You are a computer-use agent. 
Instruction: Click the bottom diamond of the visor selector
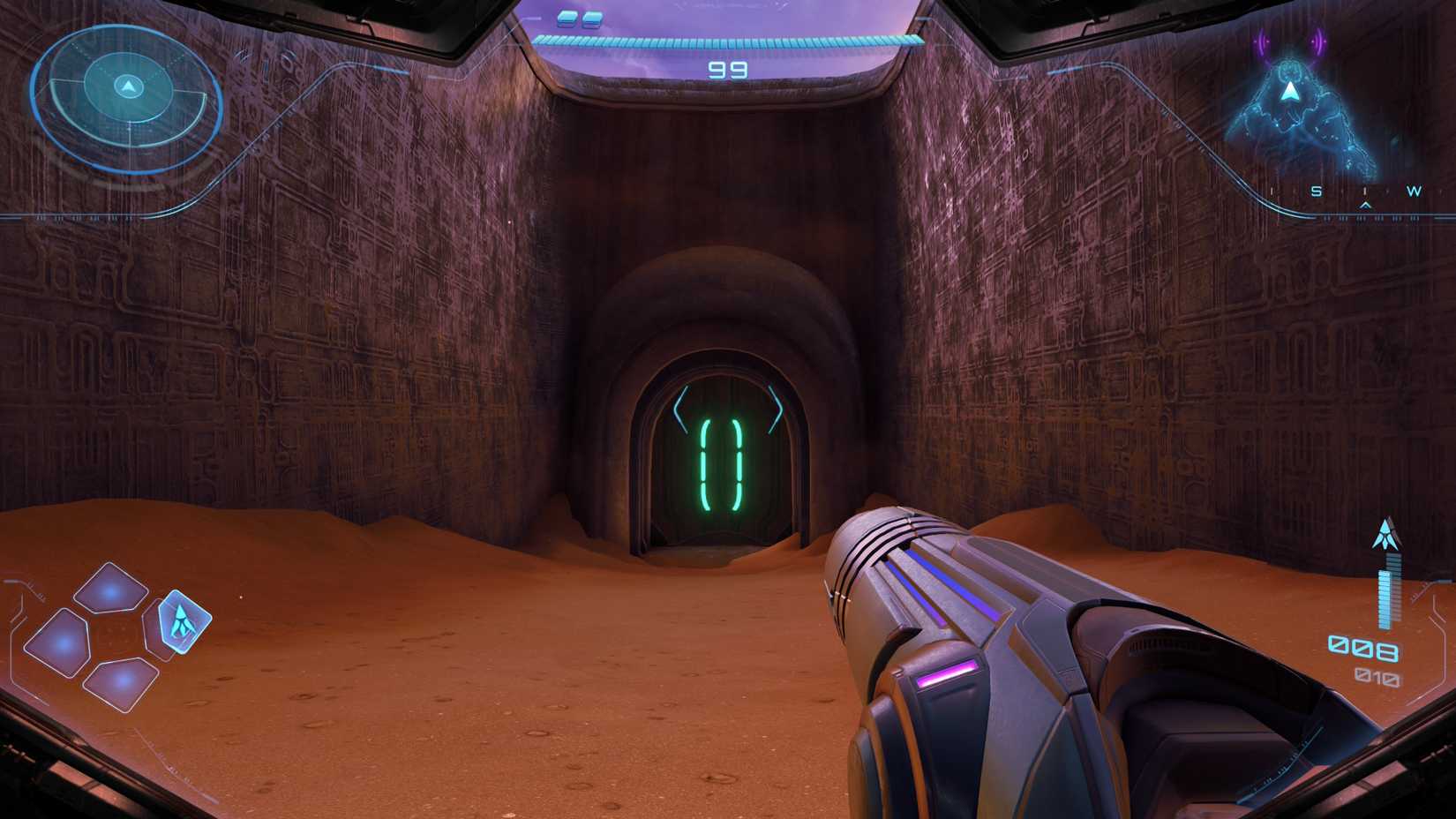coord(120,683)
